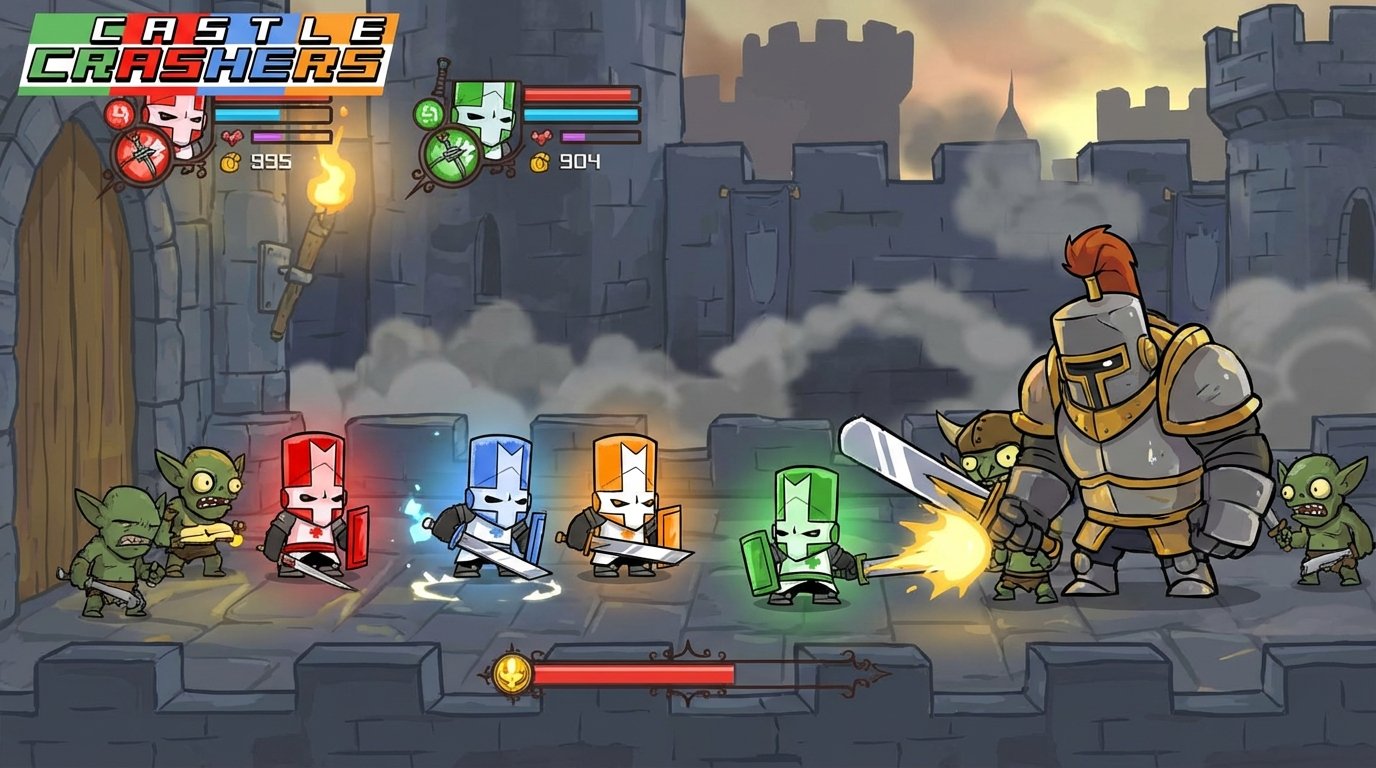Click the small red arrow badge above the red portrait
1376x768 pixels.
click(x=119, y=113)
